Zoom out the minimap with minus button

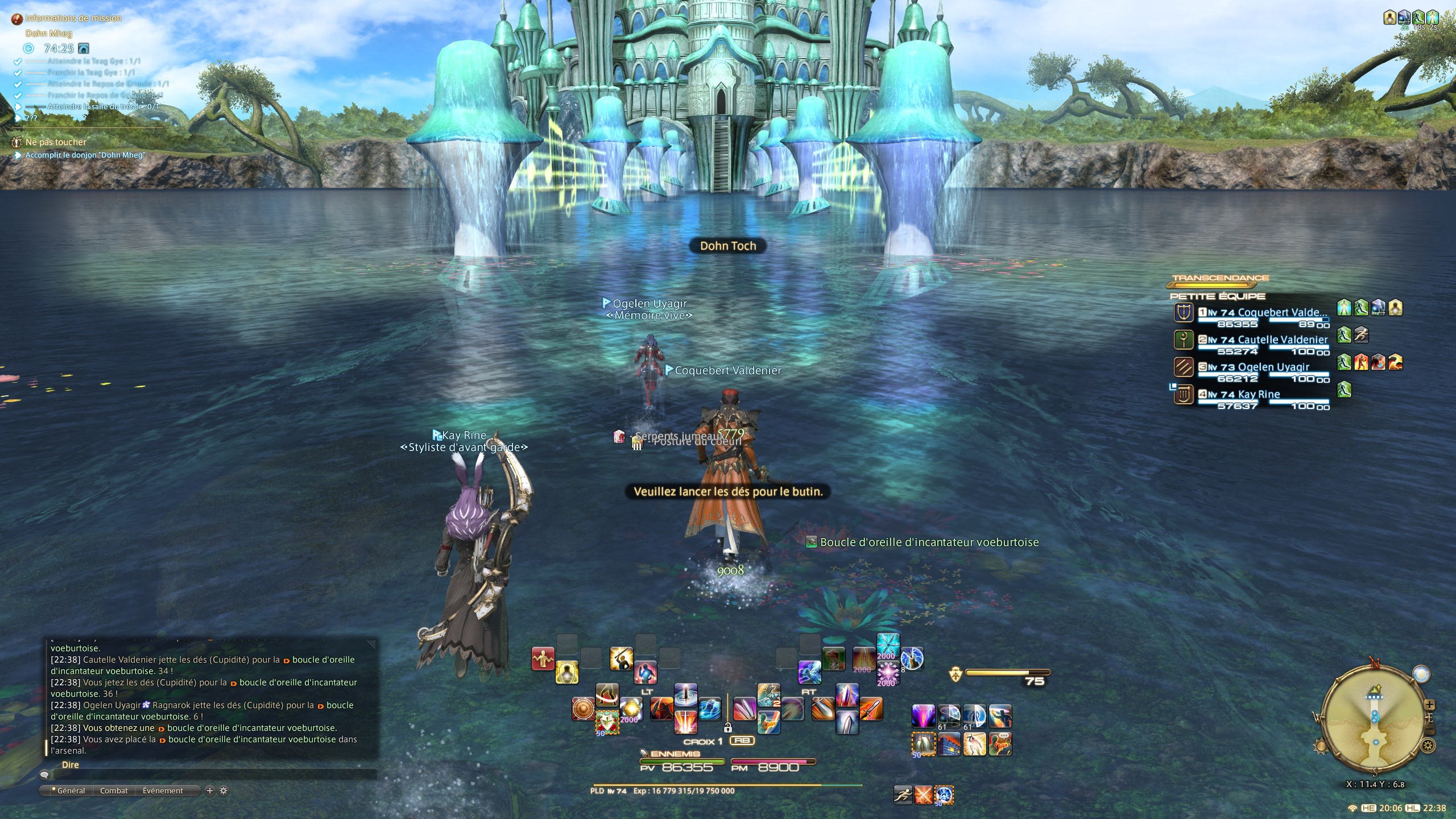(1430, 730)
